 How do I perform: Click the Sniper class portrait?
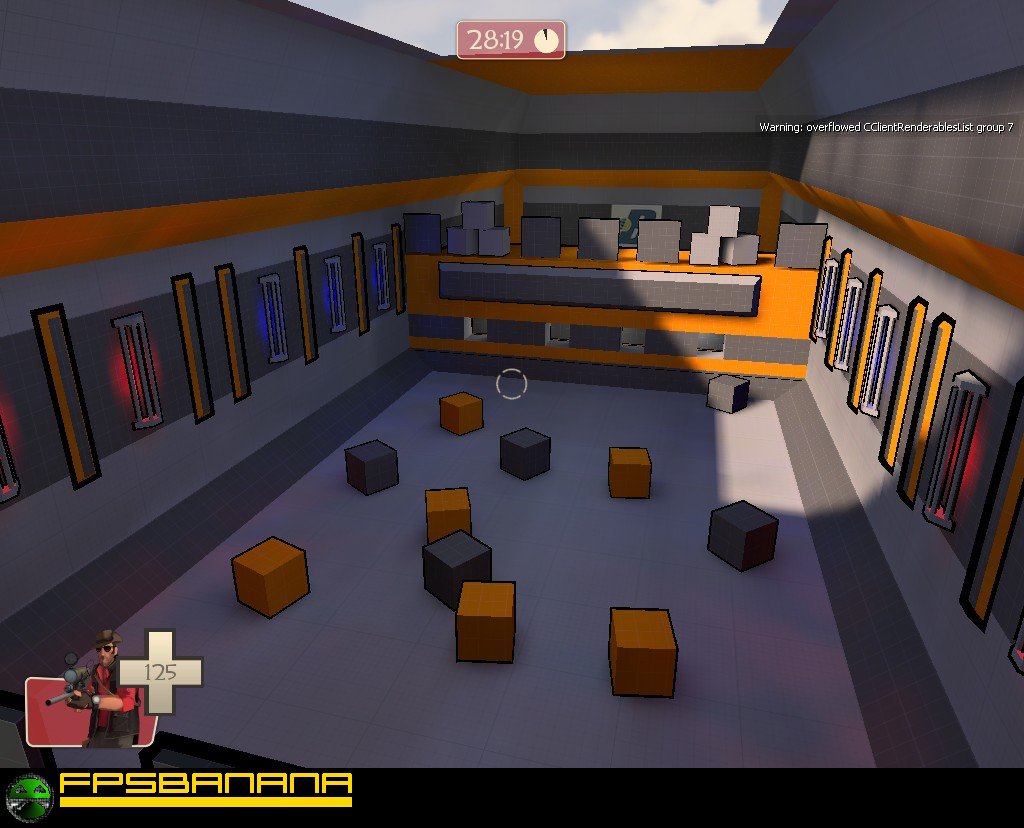pos(95,692)
